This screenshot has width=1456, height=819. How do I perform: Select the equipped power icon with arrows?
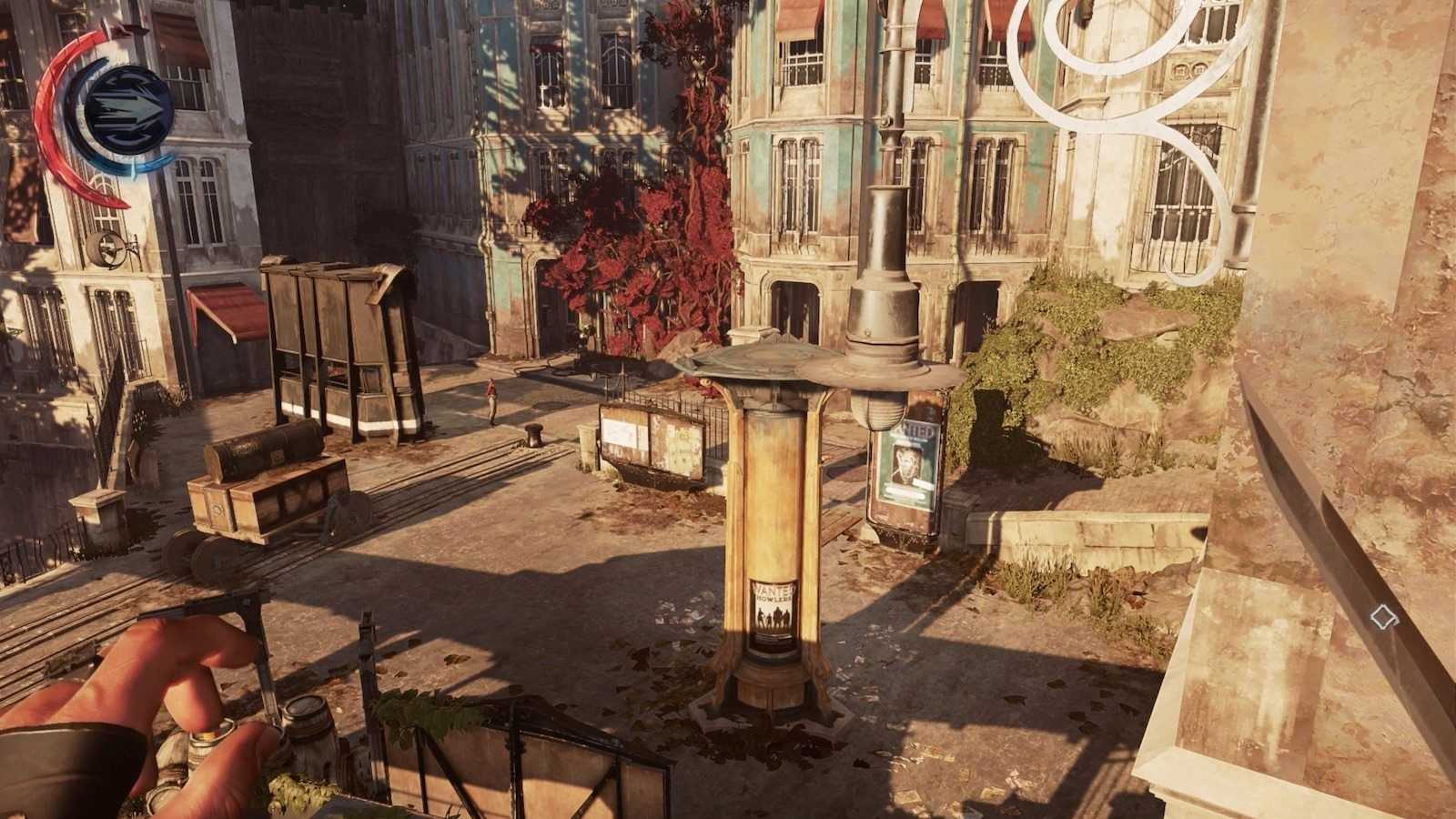[x=128, y=109]
